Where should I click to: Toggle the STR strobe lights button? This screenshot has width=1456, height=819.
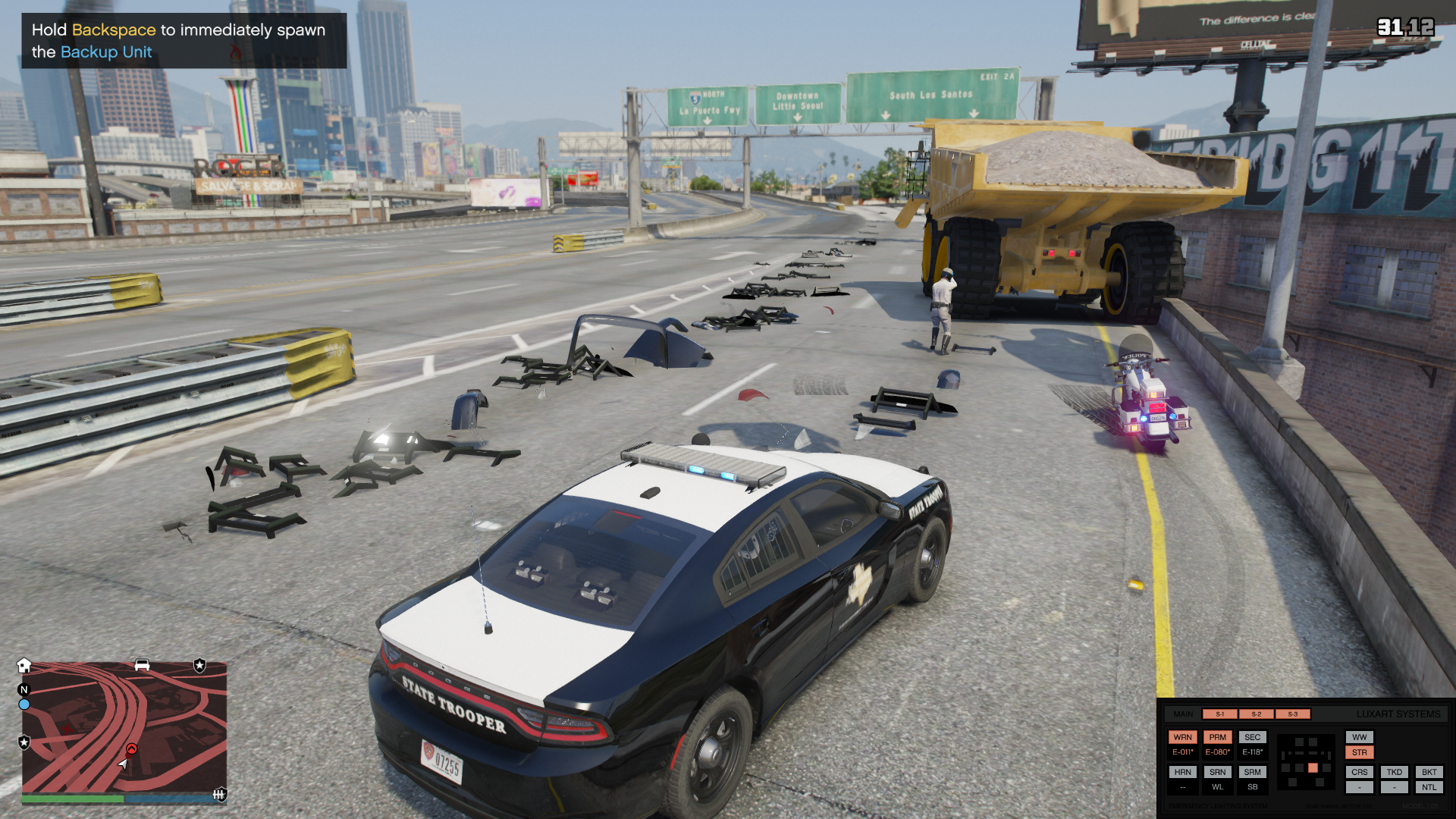pos(1359,753)
